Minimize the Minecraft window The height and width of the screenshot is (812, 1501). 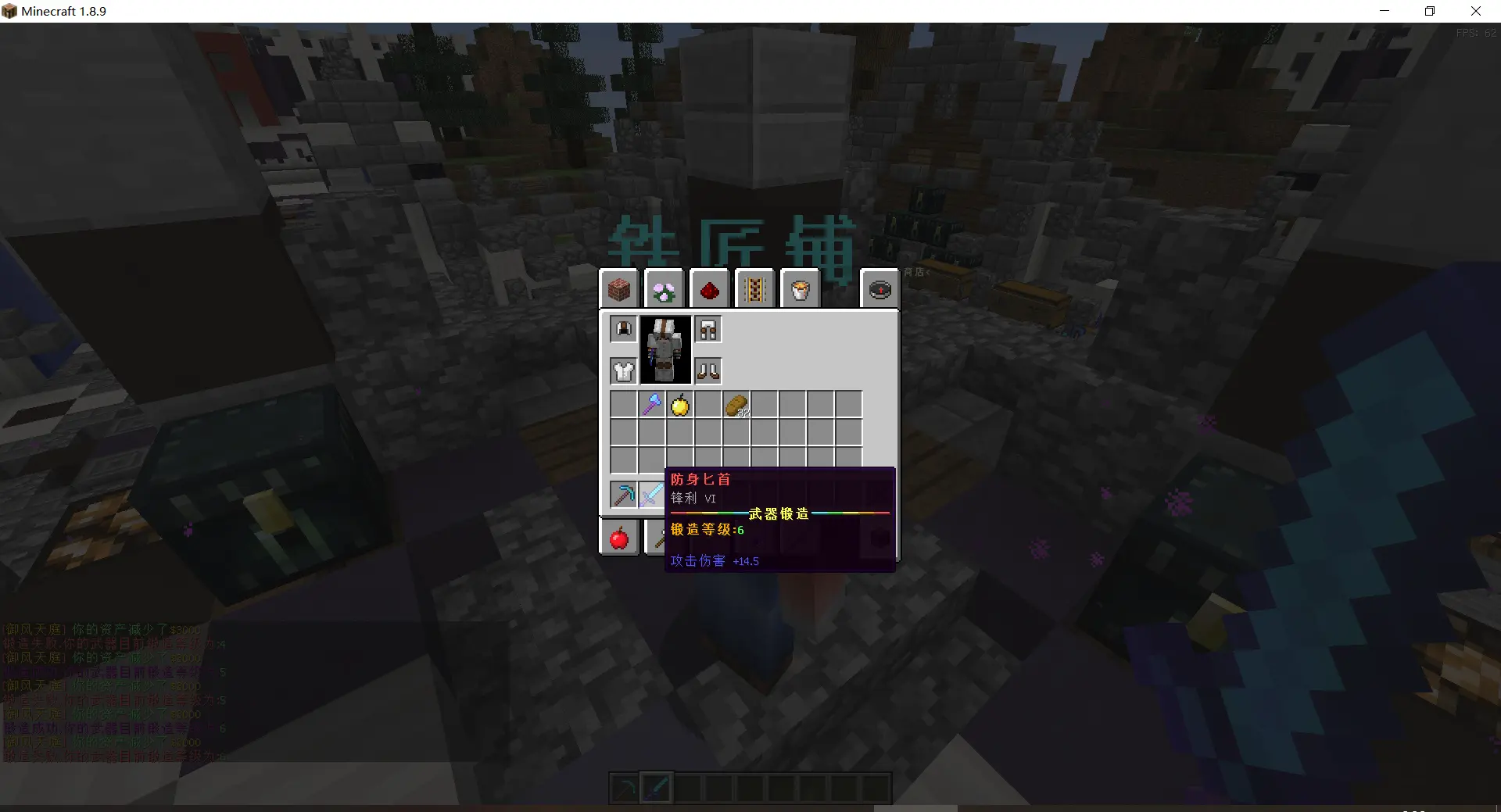pyautogui.click(x=1385, y=11)
